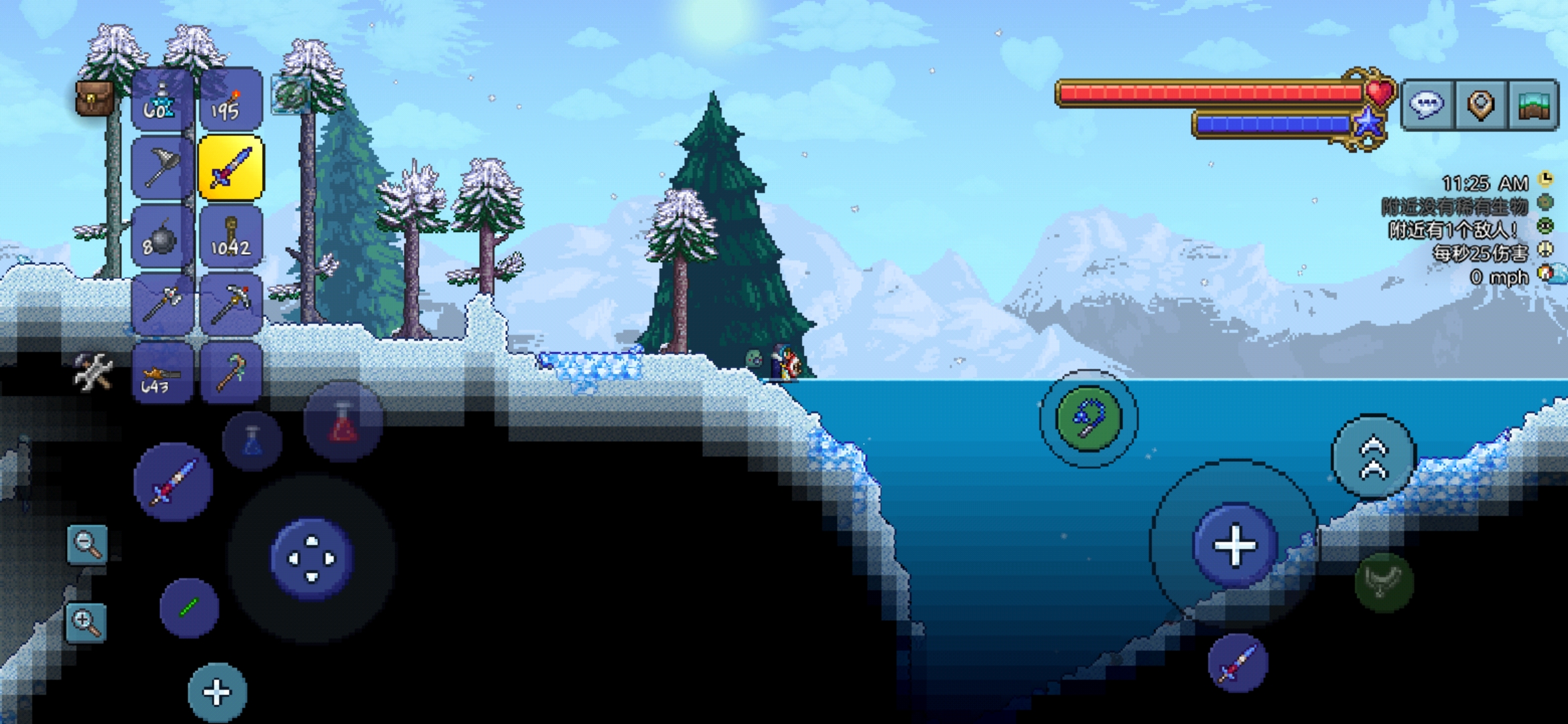Zoom in with the plus magnifier

click(x=86, y=622)
